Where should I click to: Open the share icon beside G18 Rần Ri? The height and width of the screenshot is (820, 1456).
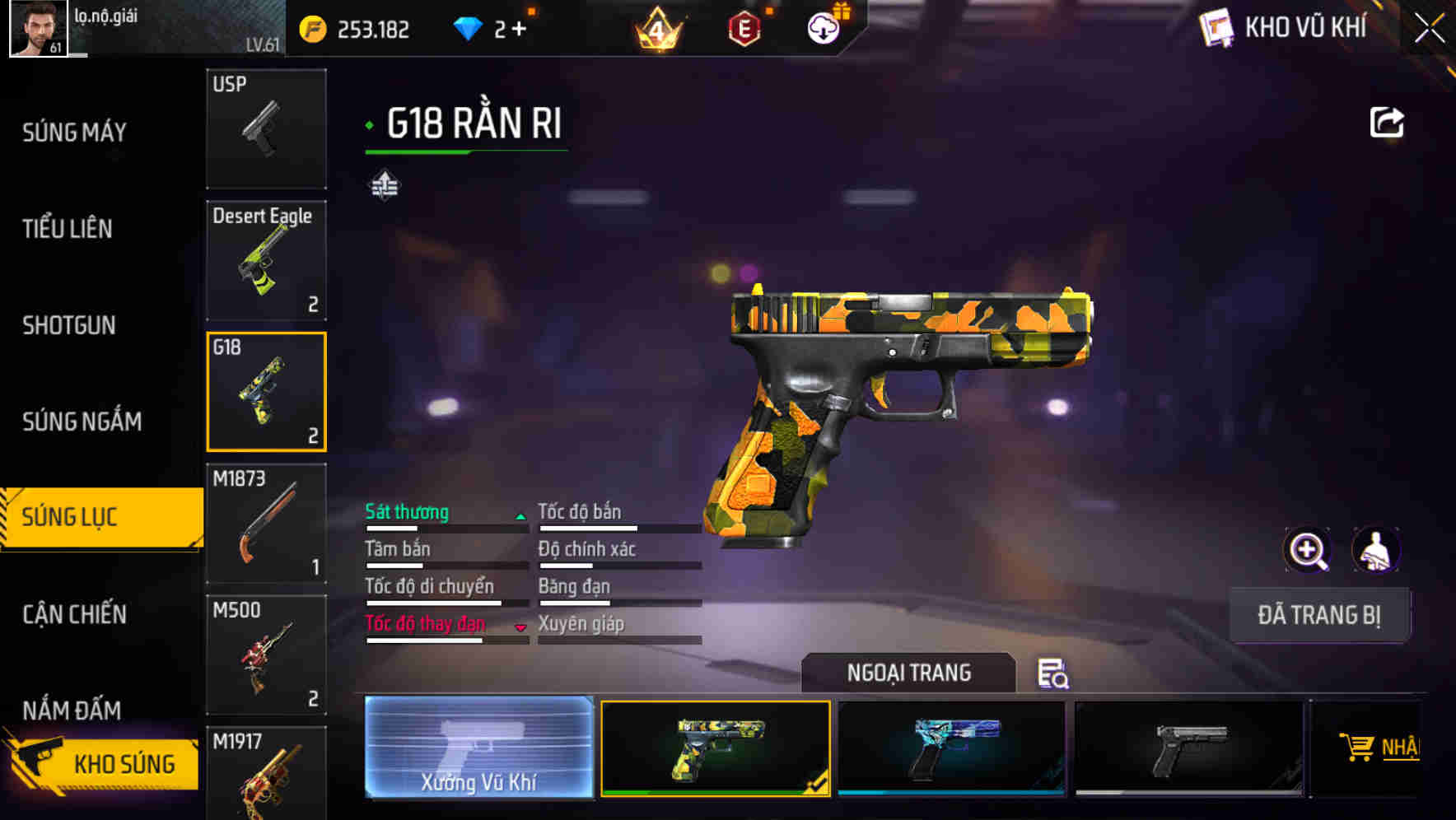[1388, 121]
